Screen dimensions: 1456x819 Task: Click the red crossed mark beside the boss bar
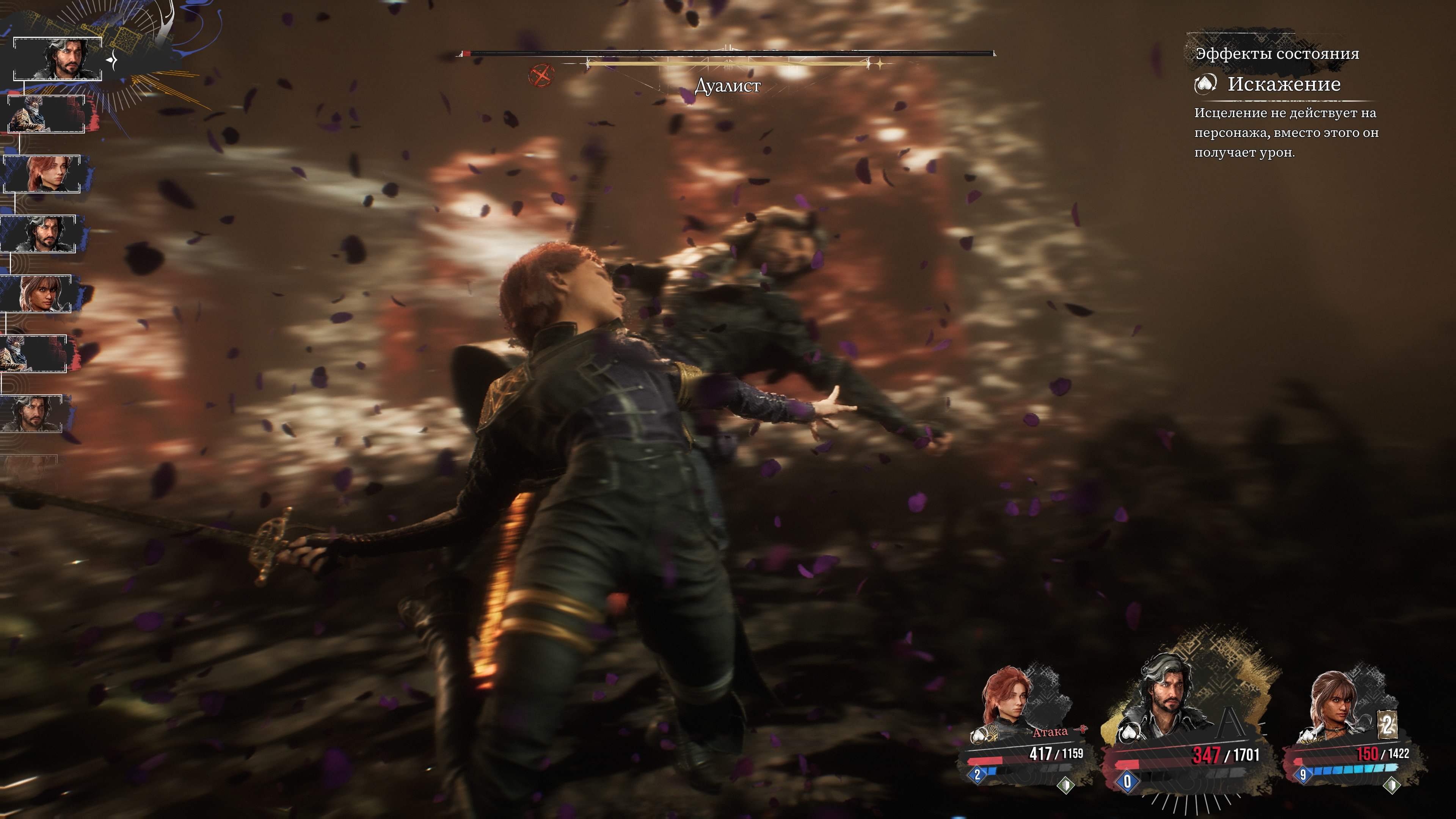click(x=541, y=75)
